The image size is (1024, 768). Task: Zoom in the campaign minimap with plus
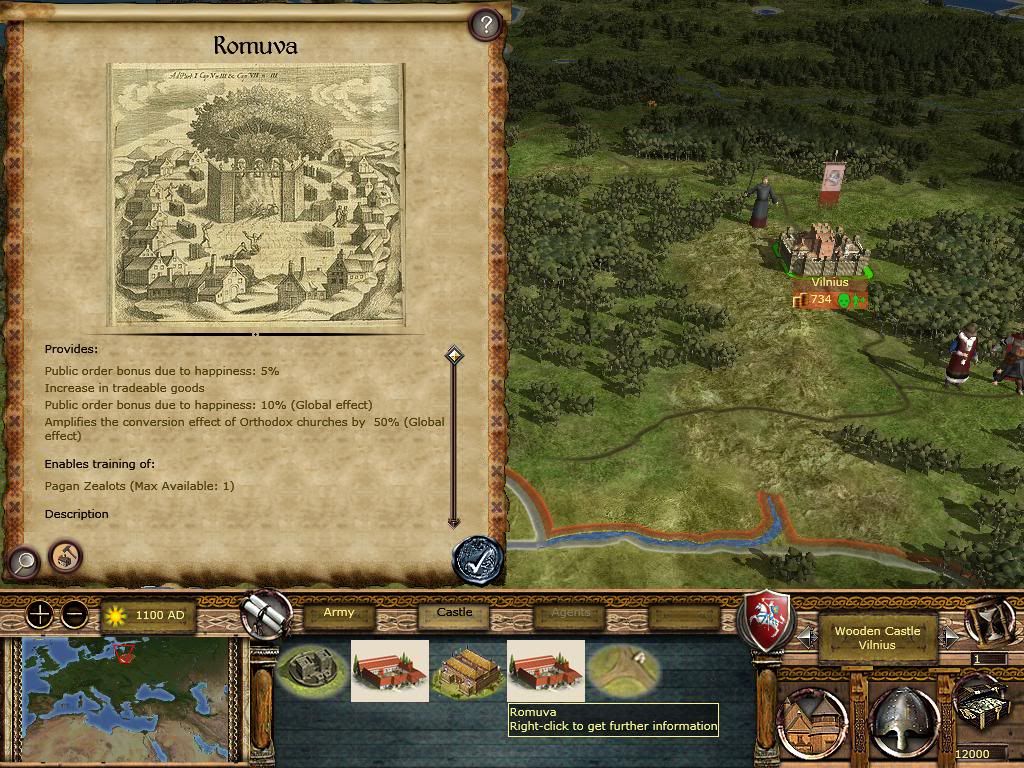(x=39, y=614)
